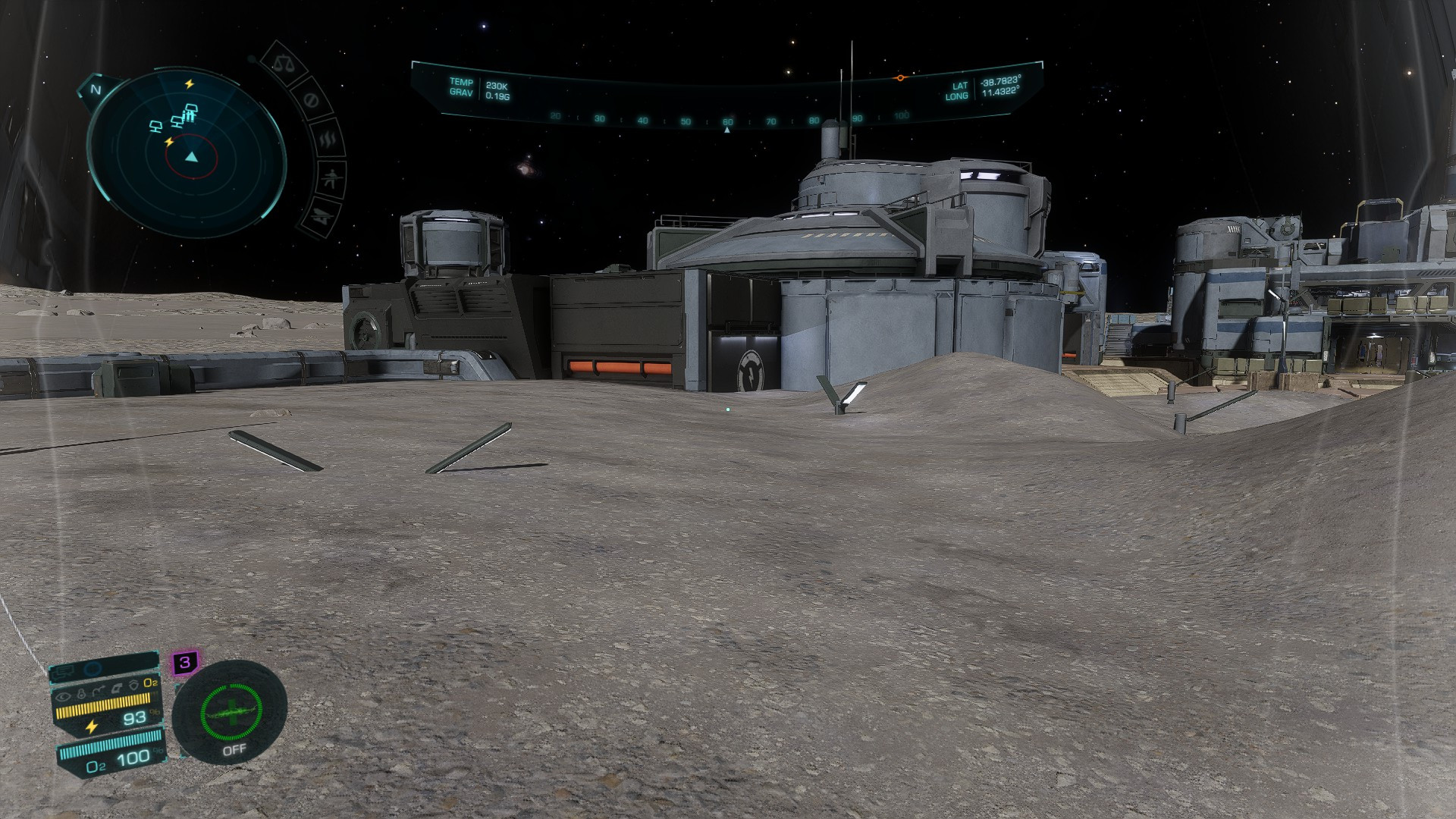Select the yellow lightning blip at radar top
This screenshot has width=1456, height=819.
tap(190, 83)
